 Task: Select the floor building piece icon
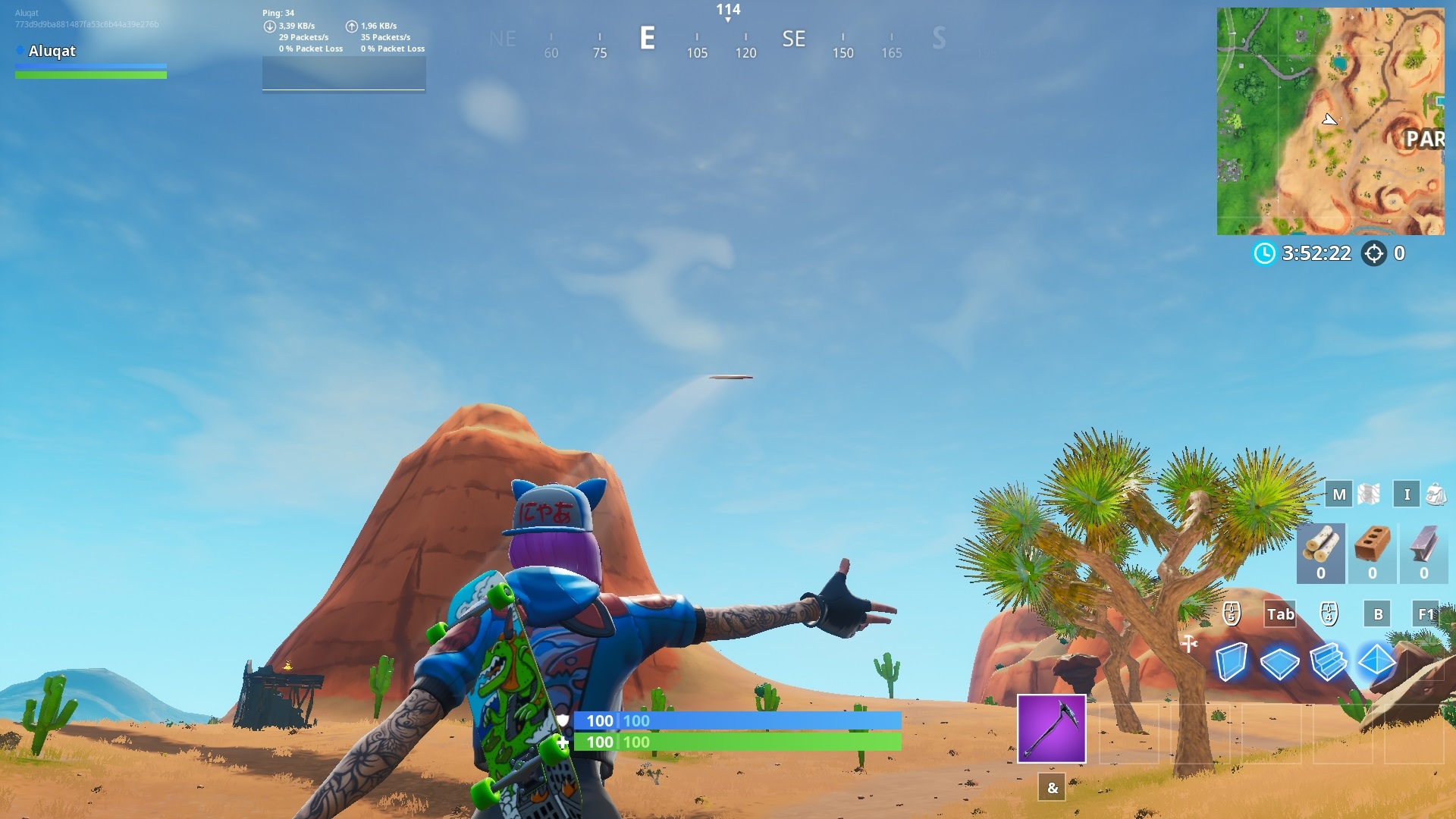tap(1281, 662)
